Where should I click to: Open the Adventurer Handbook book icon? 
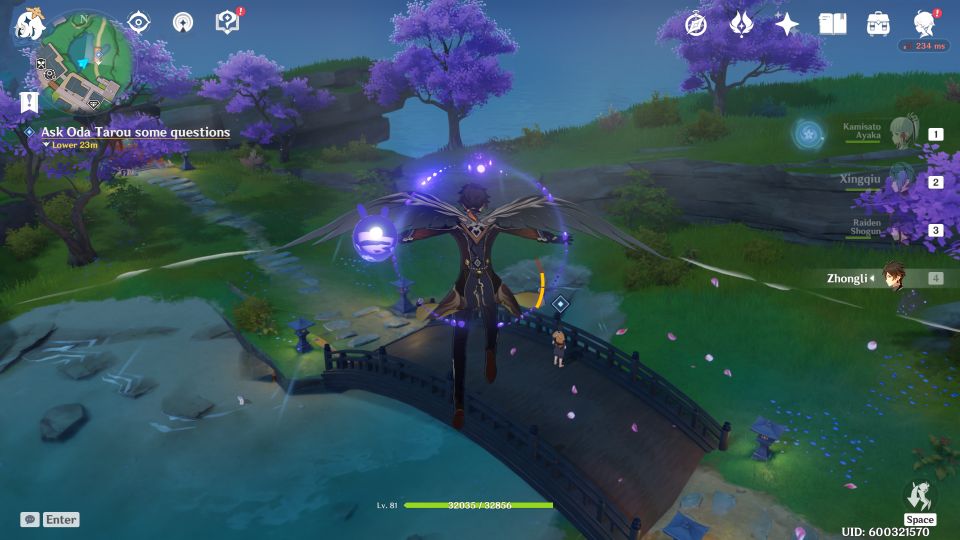[832, 24]
